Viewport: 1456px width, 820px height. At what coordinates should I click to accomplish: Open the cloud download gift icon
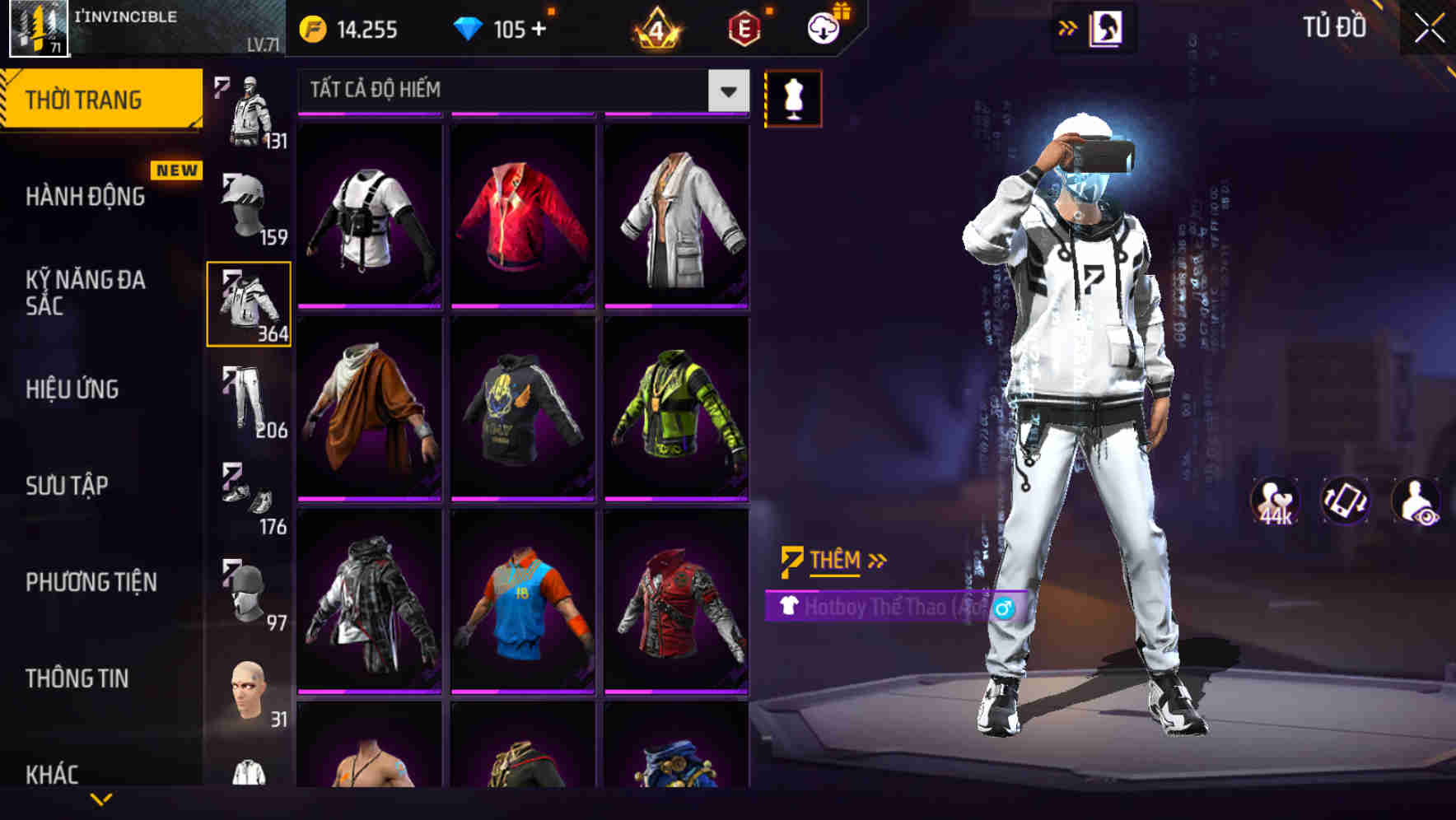(x=820, y=27)
